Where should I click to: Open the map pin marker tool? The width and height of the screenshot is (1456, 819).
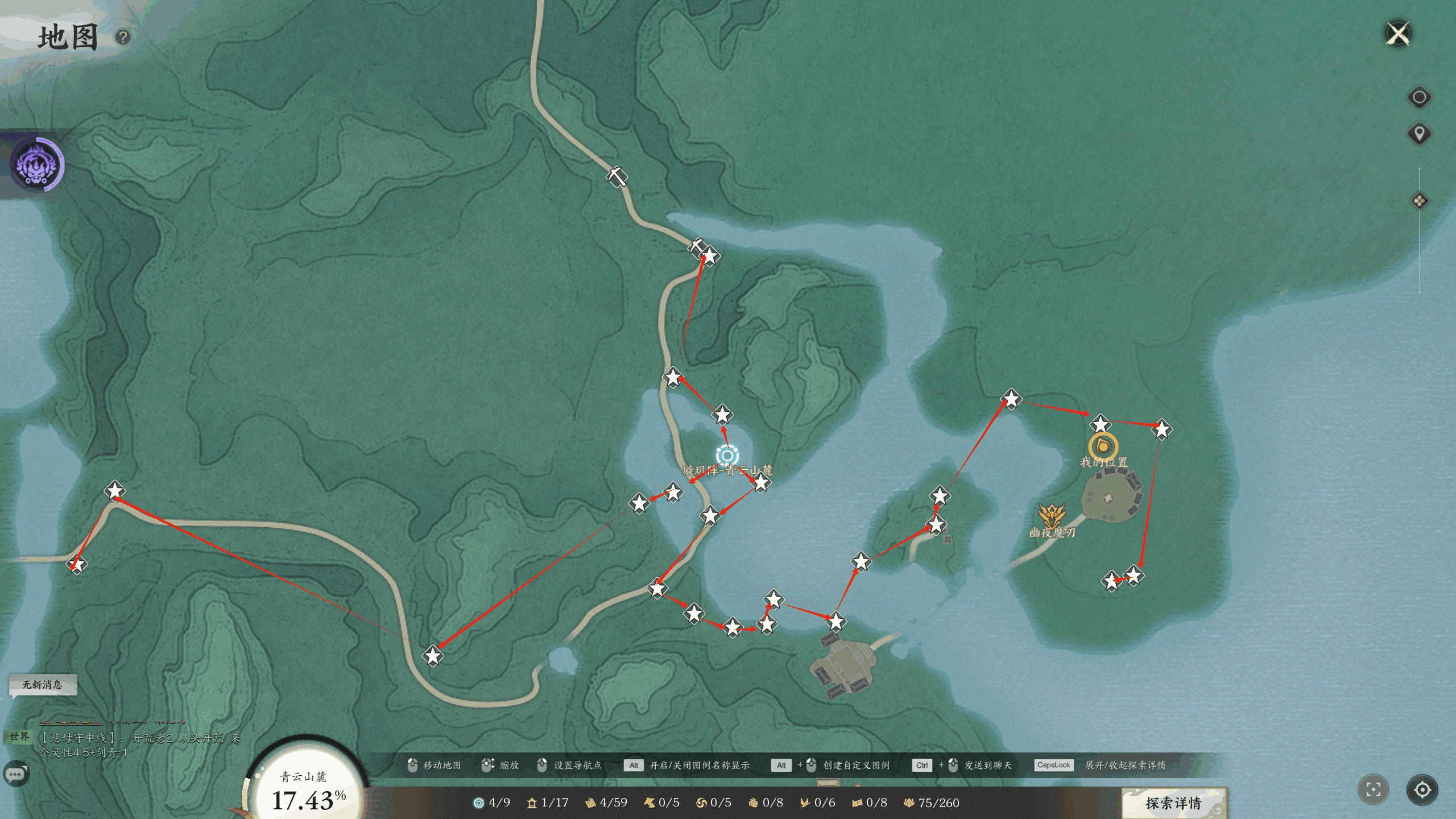1419,134
